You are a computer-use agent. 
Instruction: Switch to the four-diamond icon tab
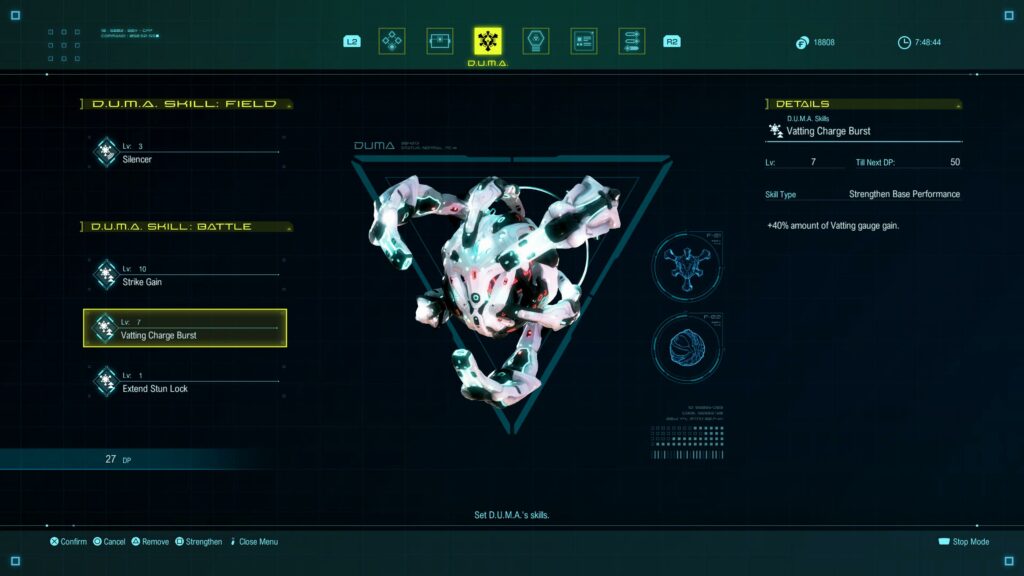click(392, 41)
